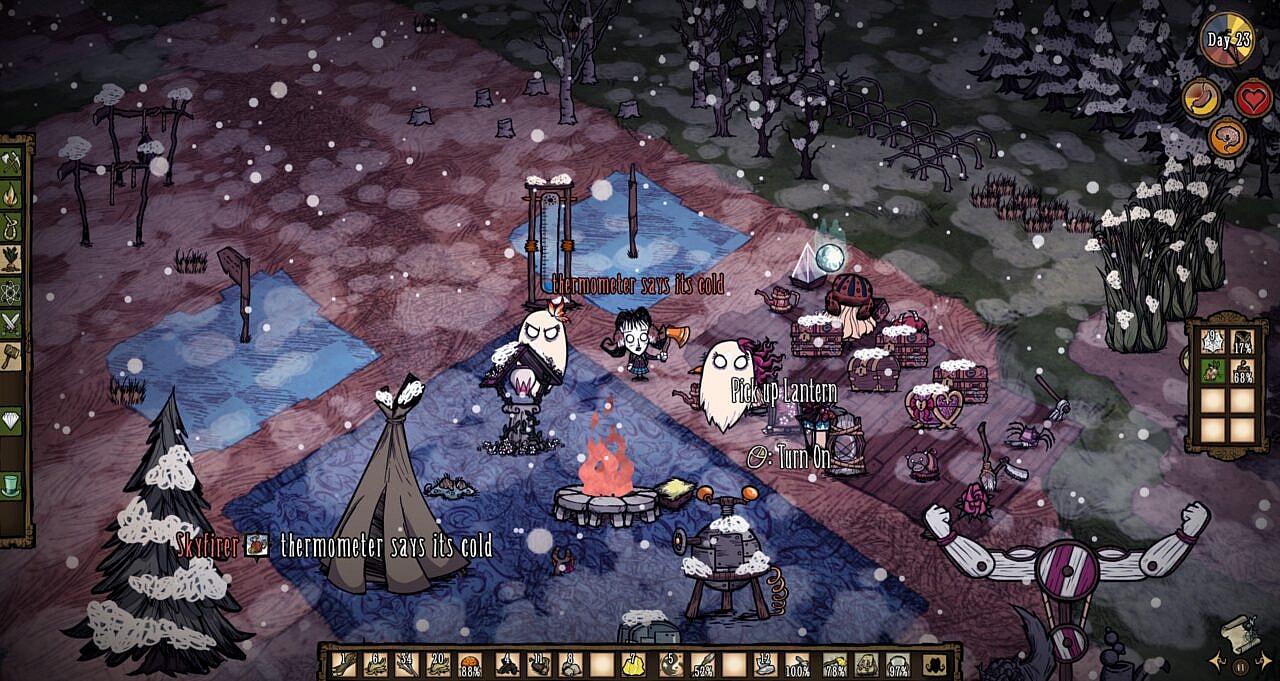Open the Fire crafting tab
Image resolution: width=1280 pixels, height=681 pixels.
pyautogui.click(x=11, y=193)
